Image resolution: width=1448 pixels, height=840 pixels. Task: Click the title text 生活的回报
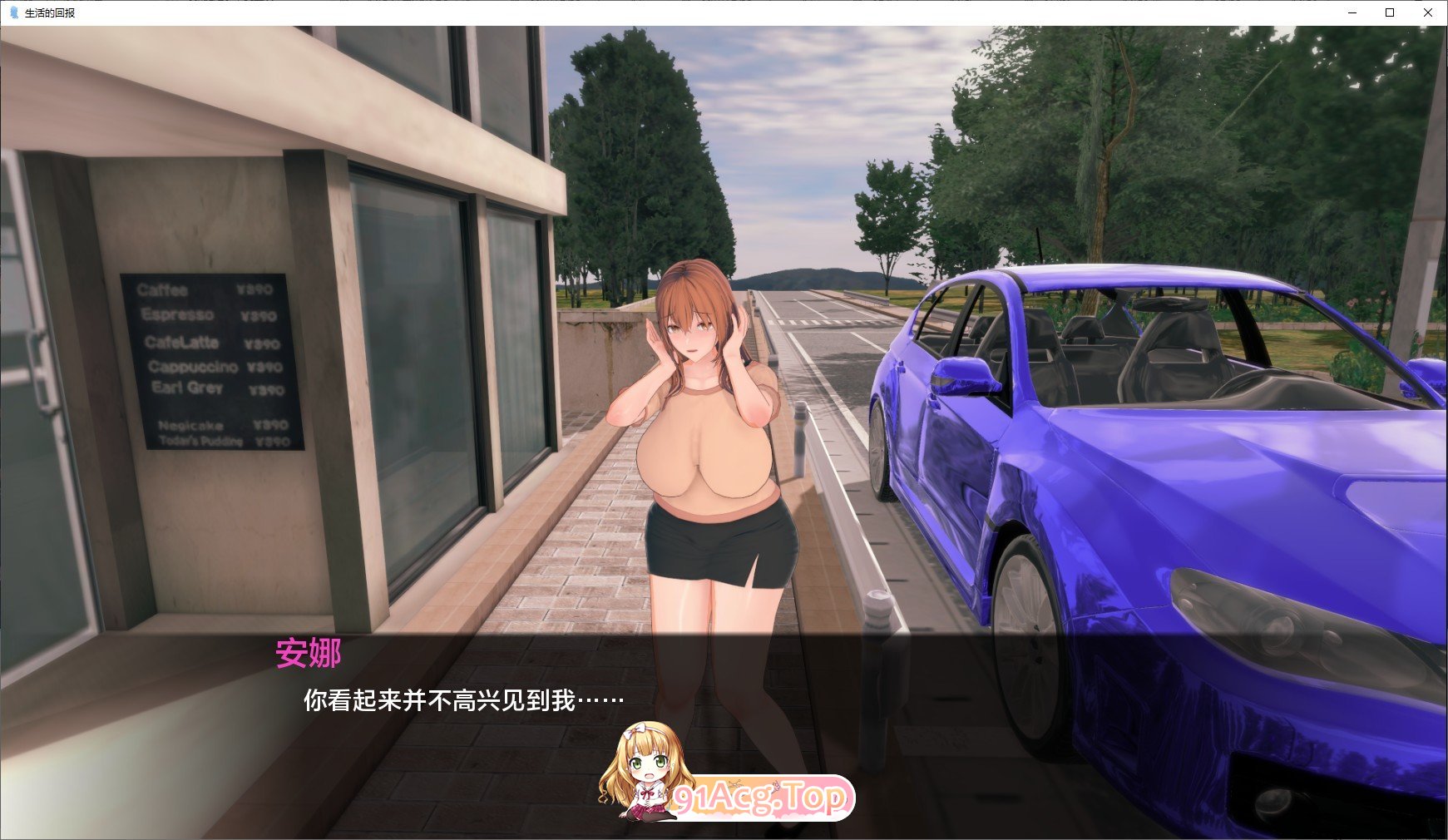(x=49, y=13)
